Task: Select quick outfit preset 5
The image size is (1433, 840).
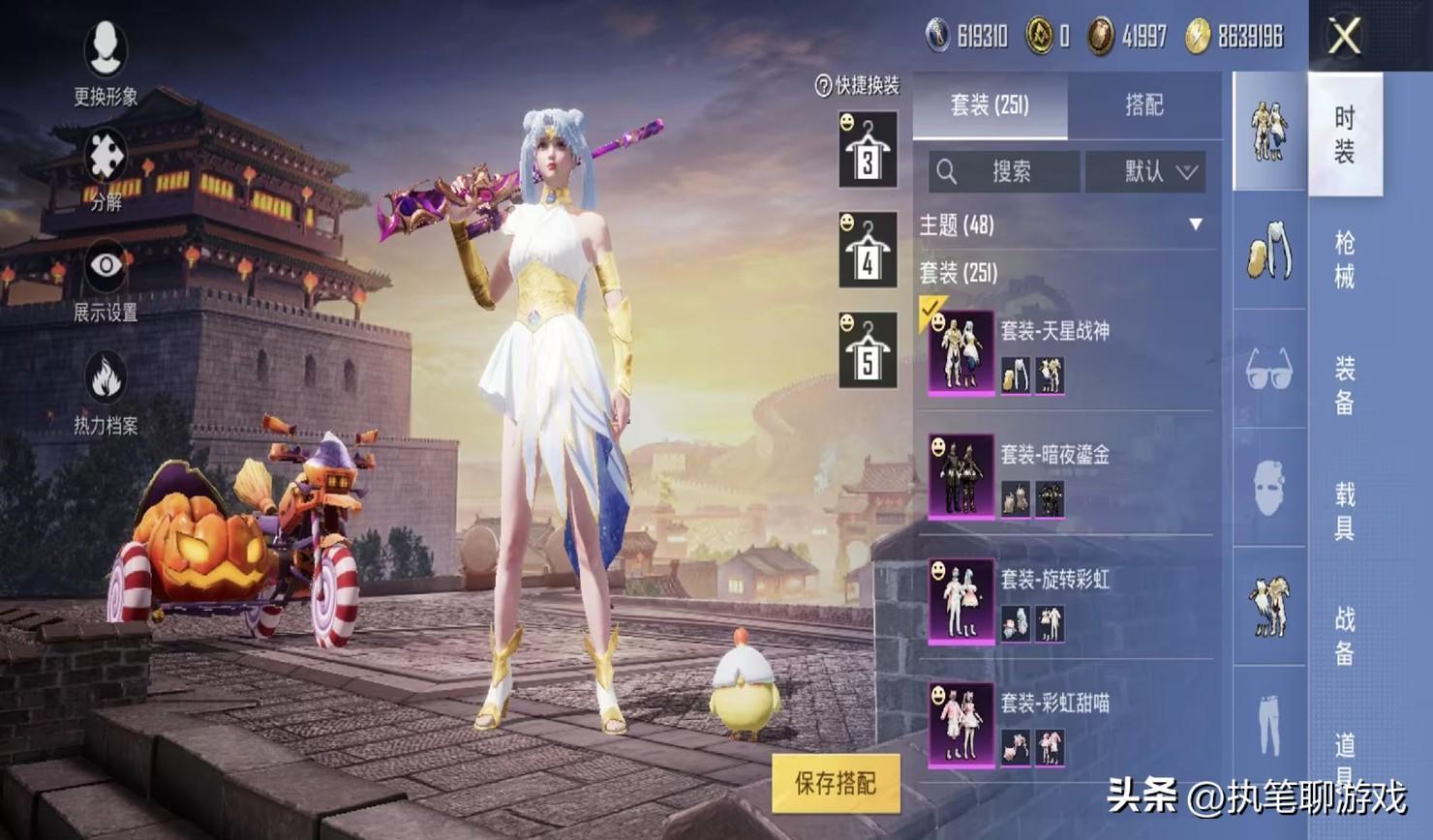Action: pyautogui.click(x=868, y=350)
